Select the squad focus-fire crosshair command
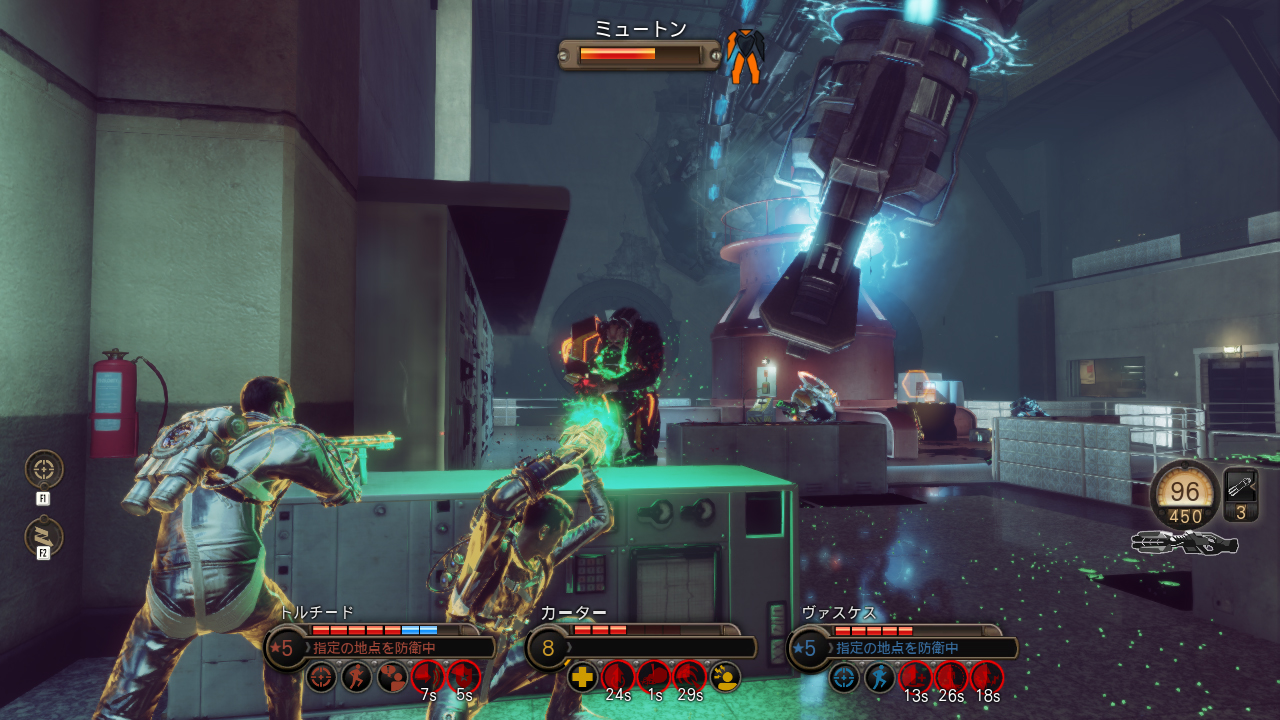This screenshot has width=1280, height=720. pyautogui.click(x=44, y=469)
